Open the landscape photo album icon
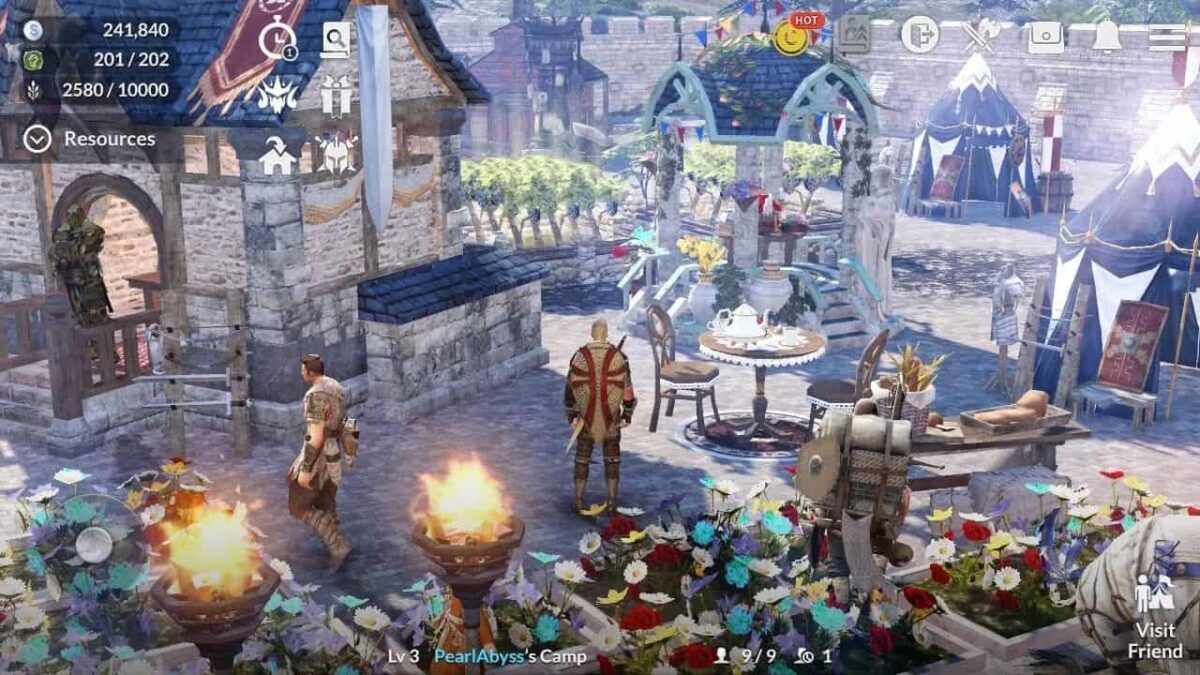The image size is (1200, 675). pos(853,35)
